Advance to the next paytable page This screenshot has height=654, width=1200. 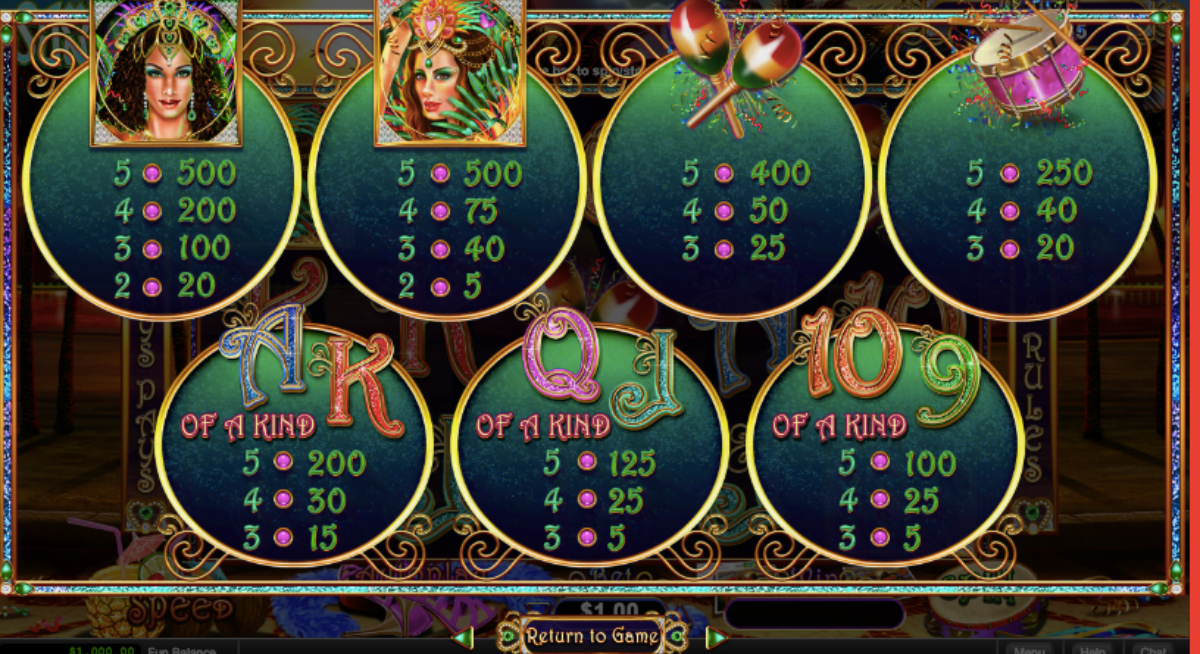(716, 637)
